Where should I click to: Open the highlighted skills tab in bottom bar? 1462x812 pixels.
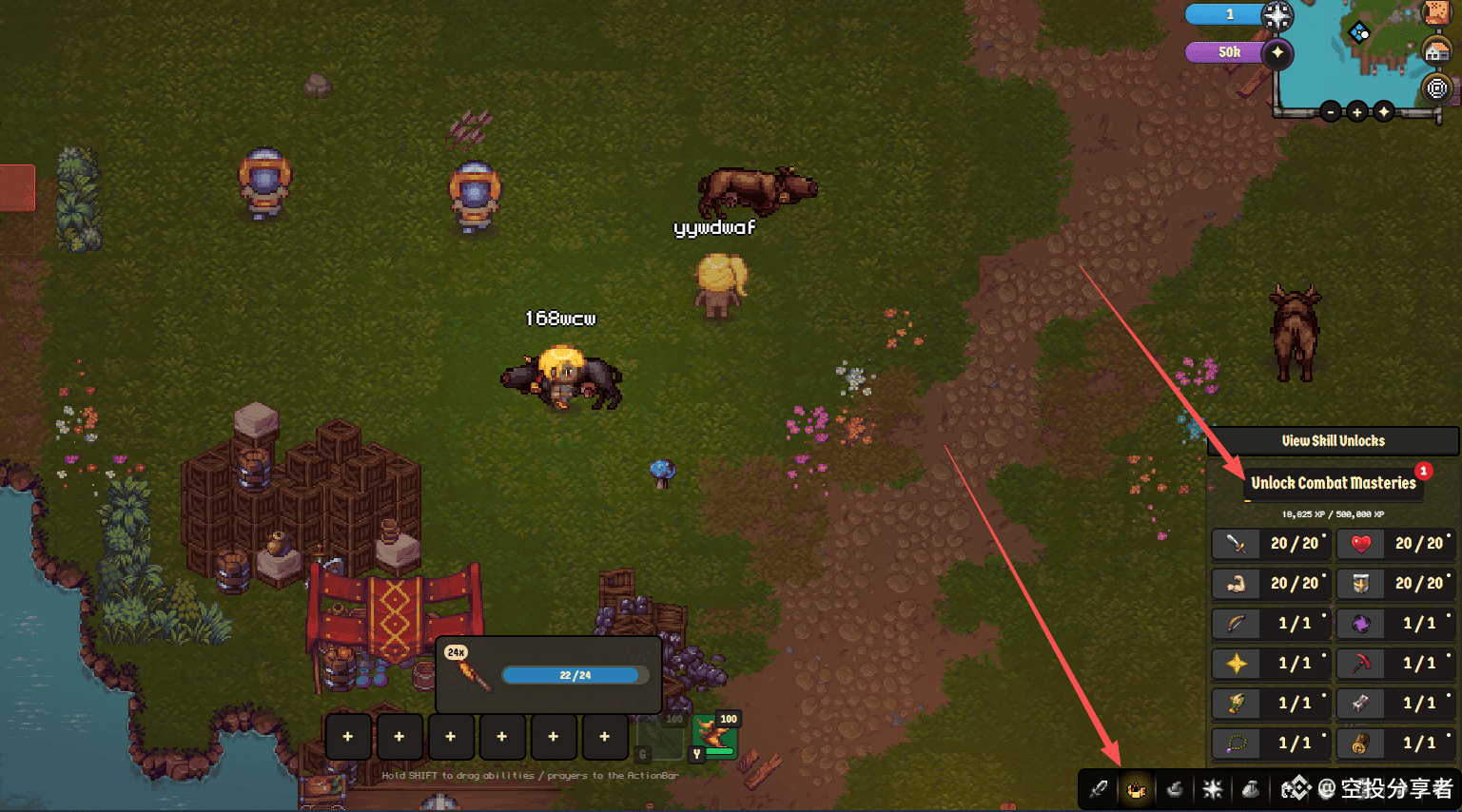[x=1136, y=789]
